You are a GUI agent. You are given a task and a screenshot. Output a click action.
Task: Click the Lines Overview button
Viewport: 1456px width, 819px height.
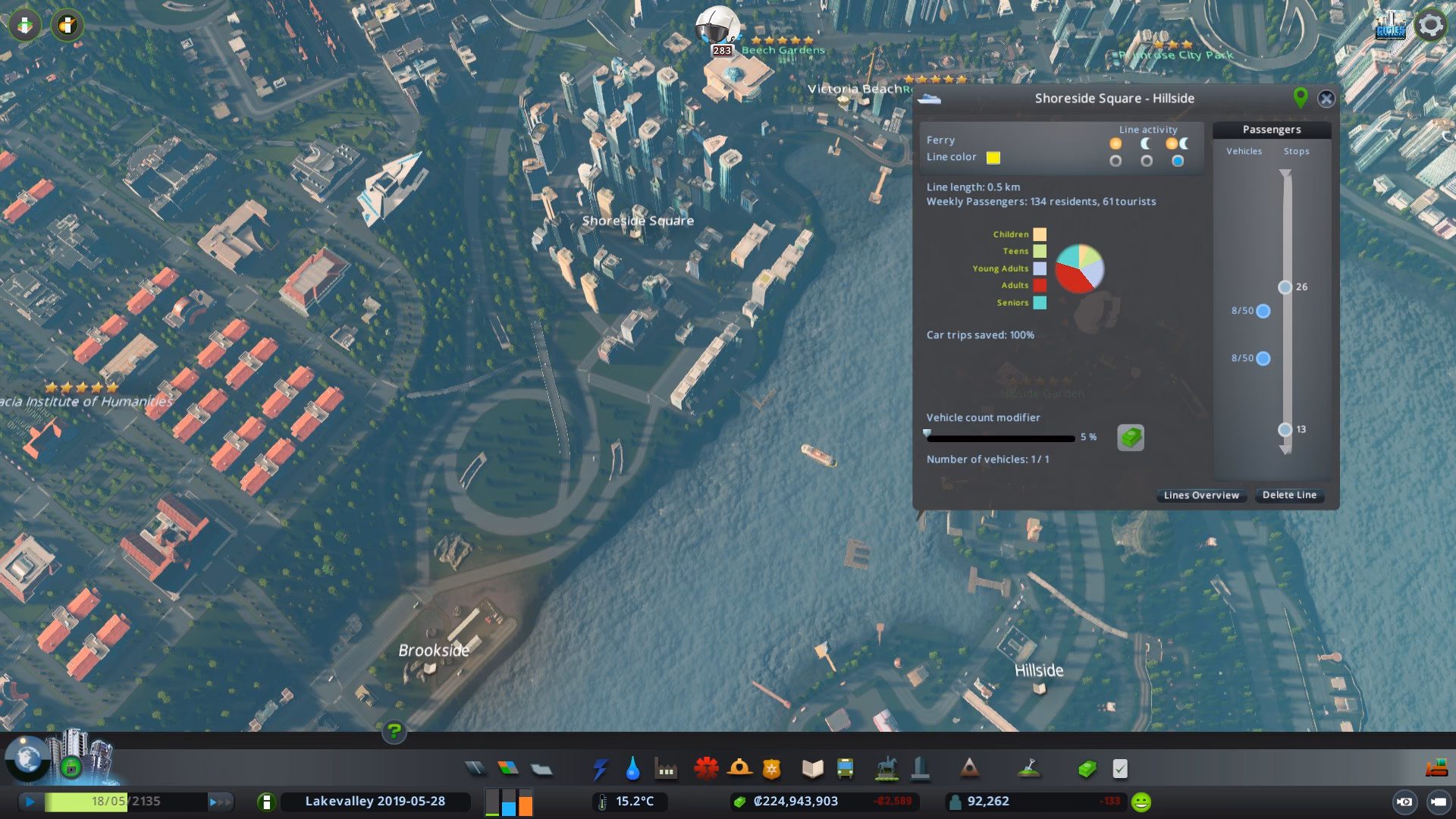[x=1200, y=494]
